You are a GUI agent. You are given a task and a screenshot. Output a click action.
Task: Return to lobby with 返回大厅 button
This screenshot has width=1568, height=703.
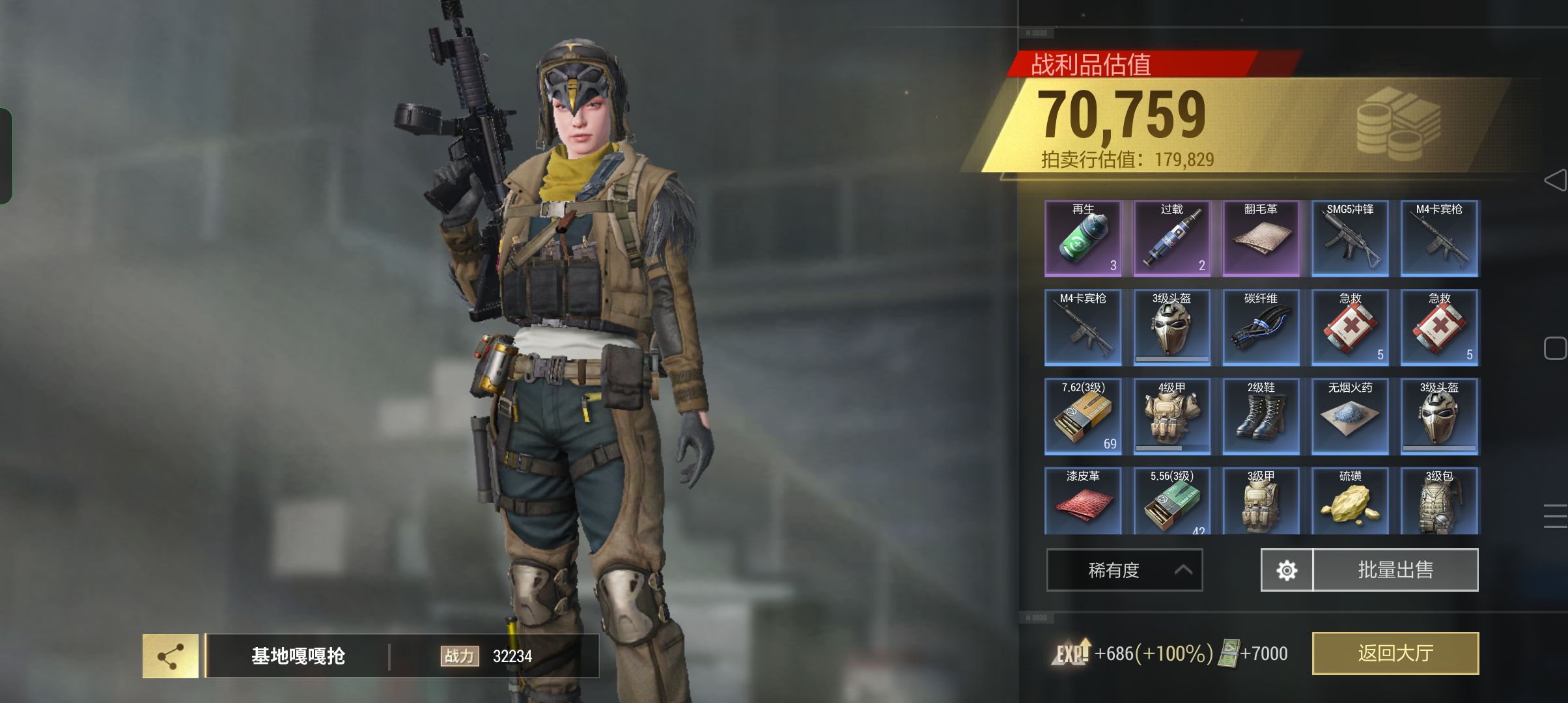click(1395, 653)
